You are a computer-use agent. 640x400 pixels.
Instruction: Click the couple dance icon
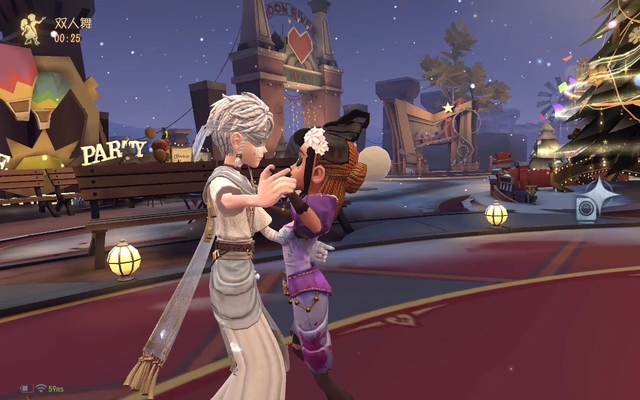tap(32, 28)
